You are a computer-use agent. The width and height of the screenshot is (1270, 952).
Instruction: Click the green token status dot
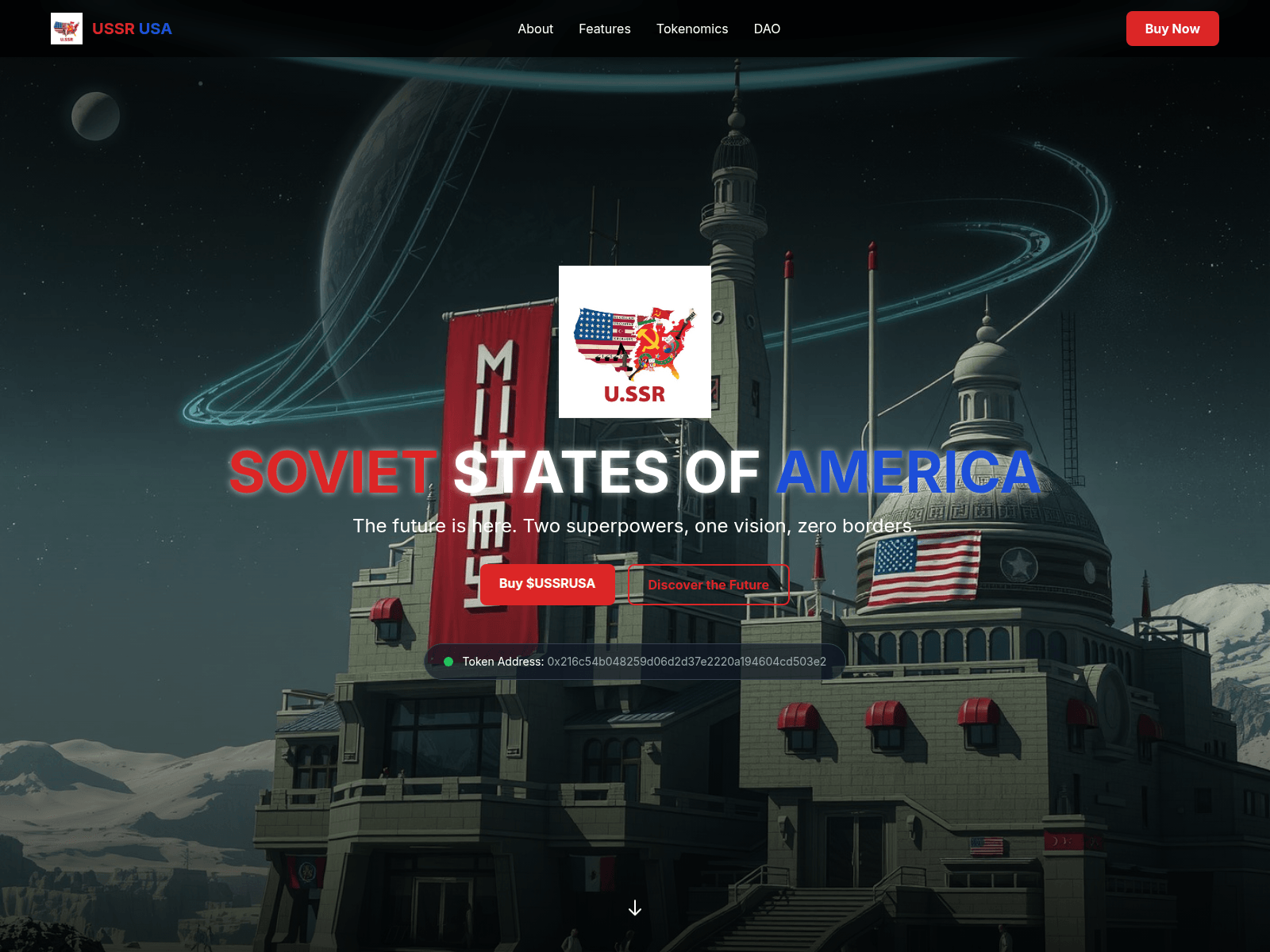450,661
